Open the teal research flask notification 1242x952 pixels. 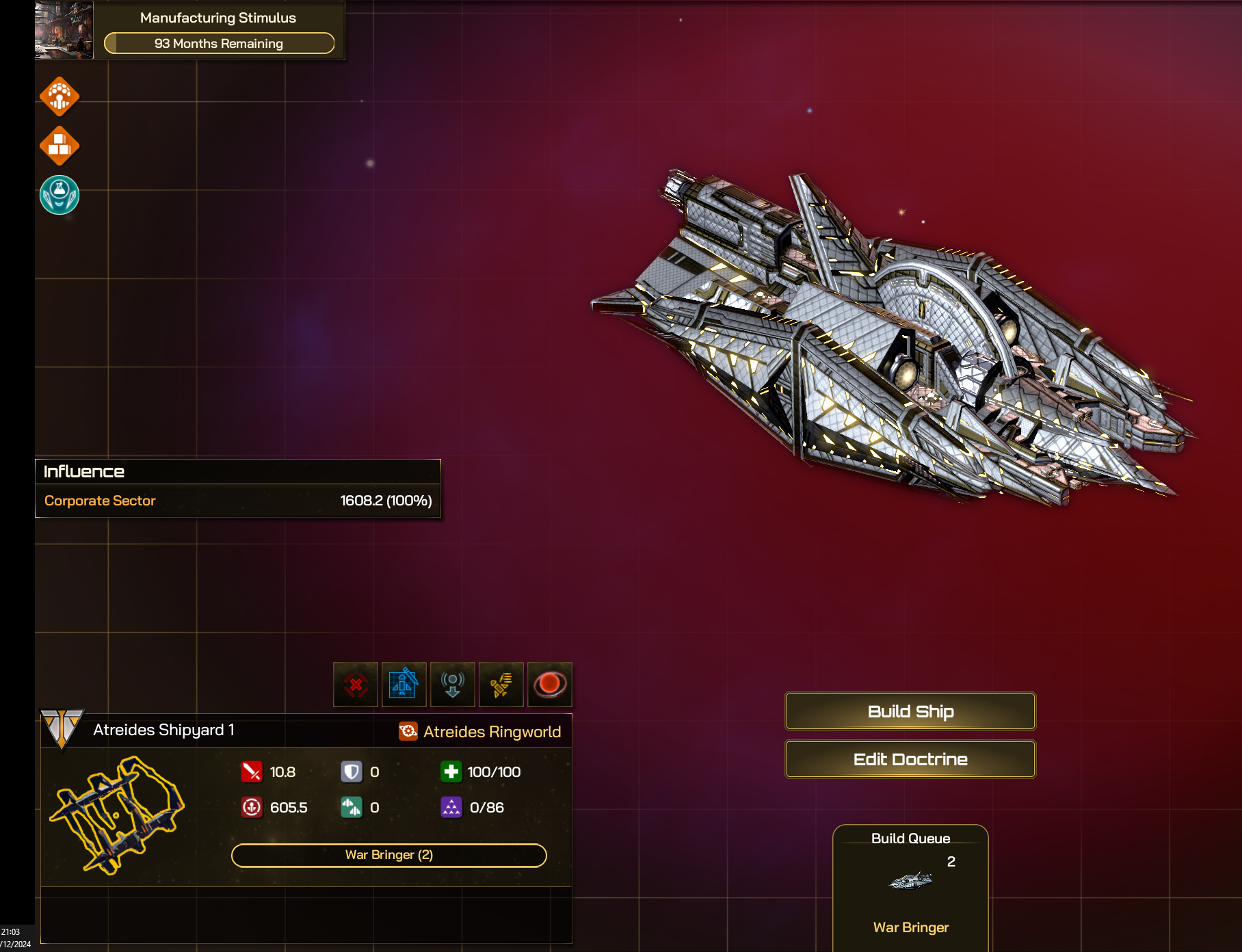(60, 195)
